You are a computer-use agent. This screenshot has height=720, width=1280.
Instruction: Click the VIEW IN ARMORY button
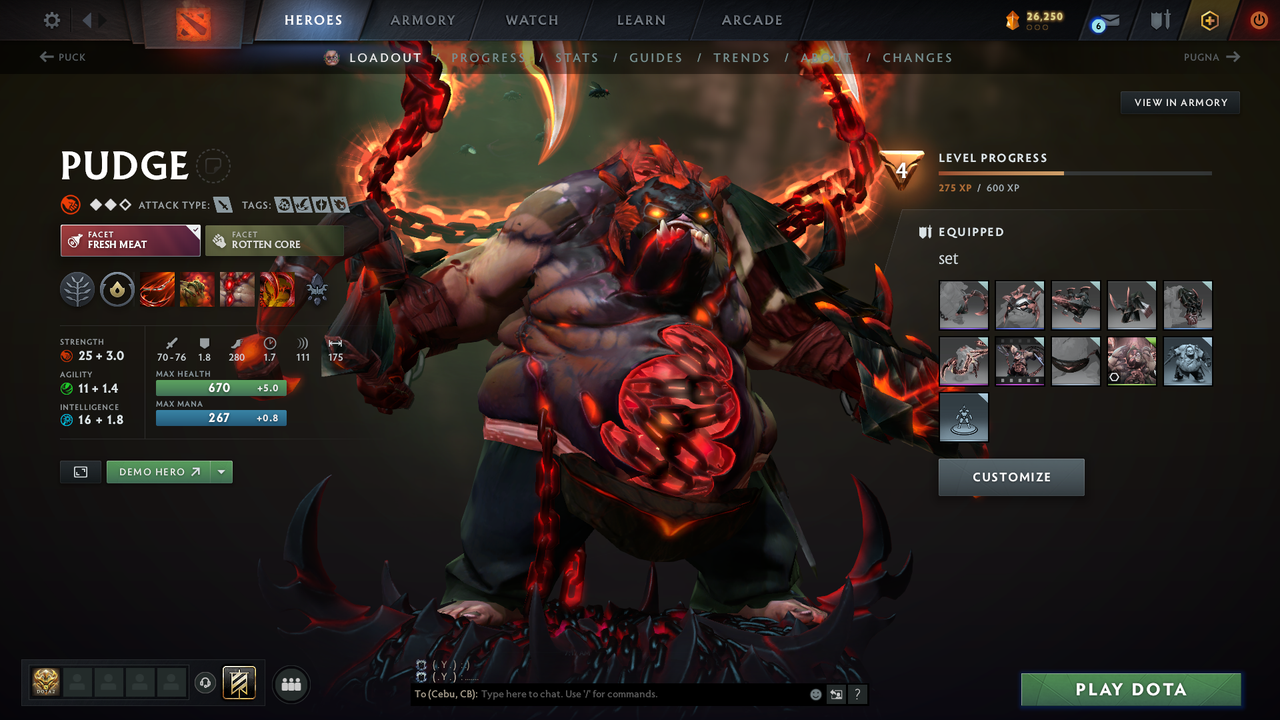[x=1180, y=102]
